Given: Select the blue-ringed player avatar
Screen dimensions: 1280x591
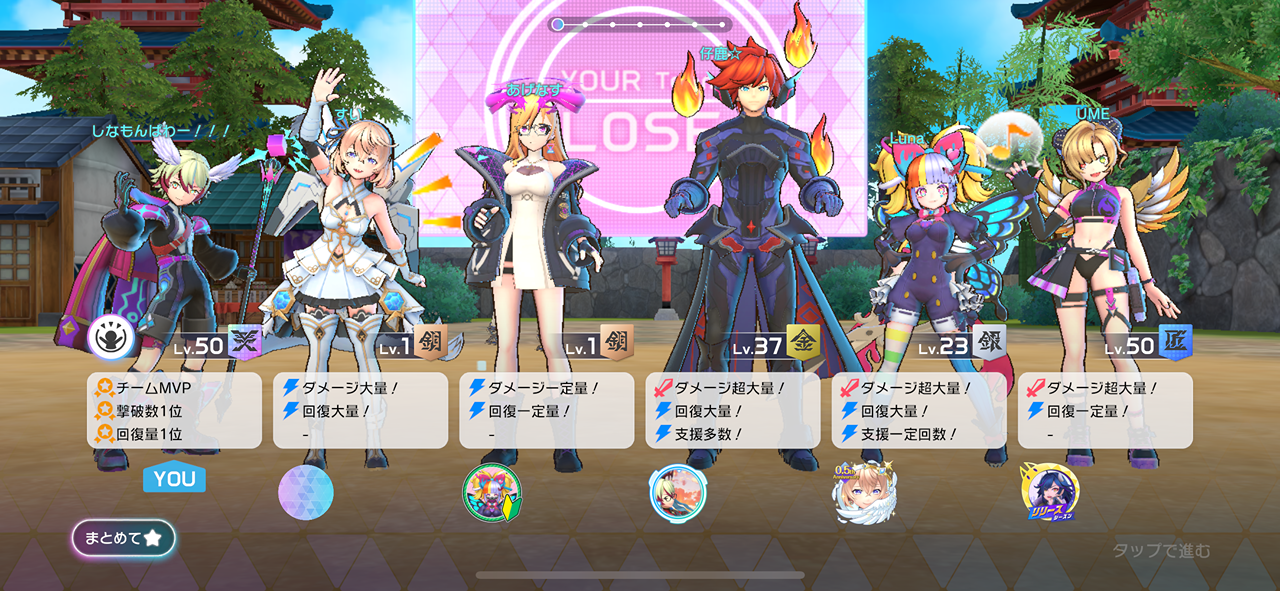Looking at the screenshot, I should [678, 493].
